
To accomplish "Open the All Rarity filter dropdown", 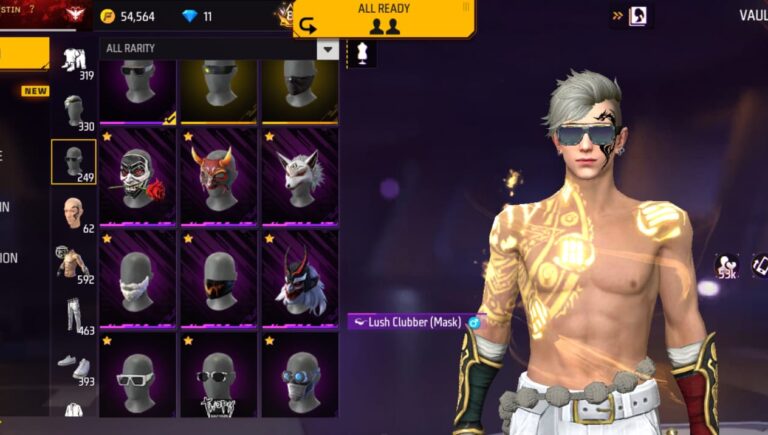I will [327, 49].
